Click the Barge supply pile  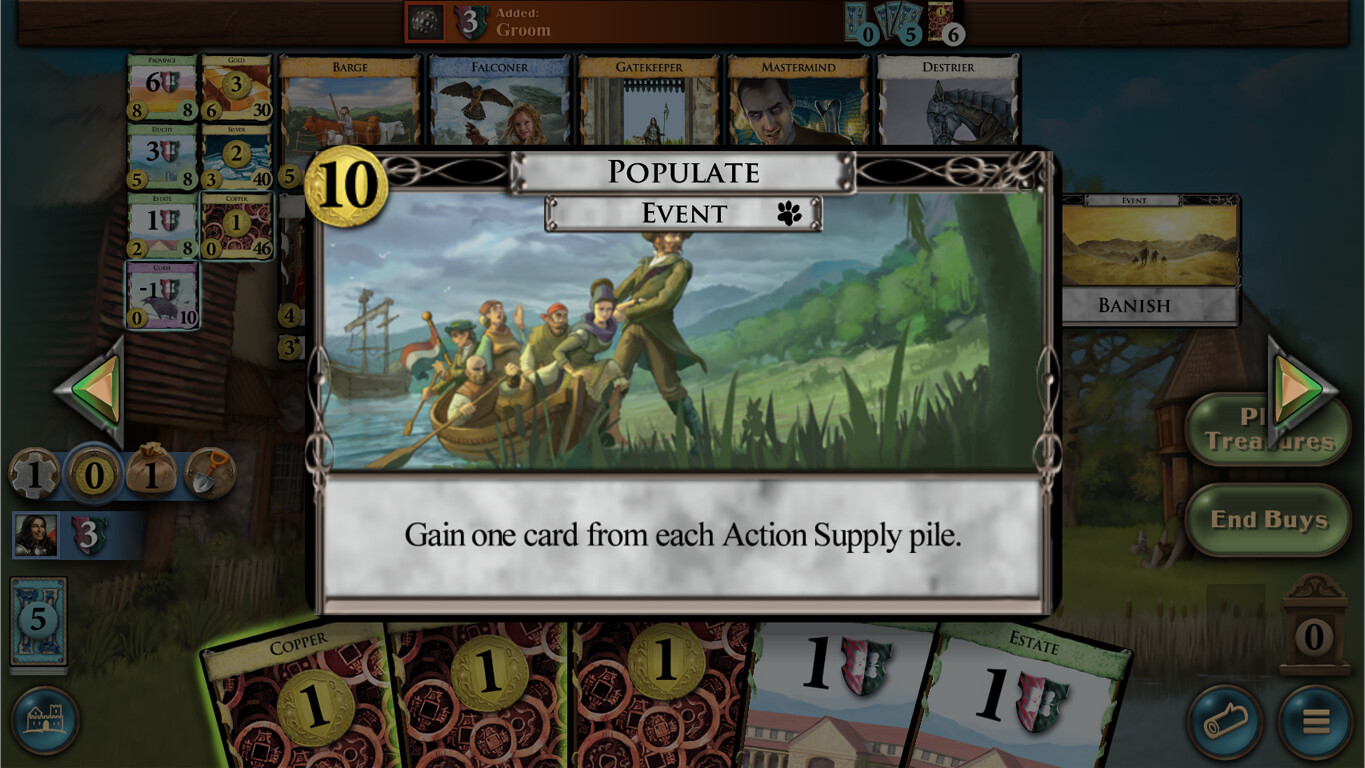[x=350, y=100]
